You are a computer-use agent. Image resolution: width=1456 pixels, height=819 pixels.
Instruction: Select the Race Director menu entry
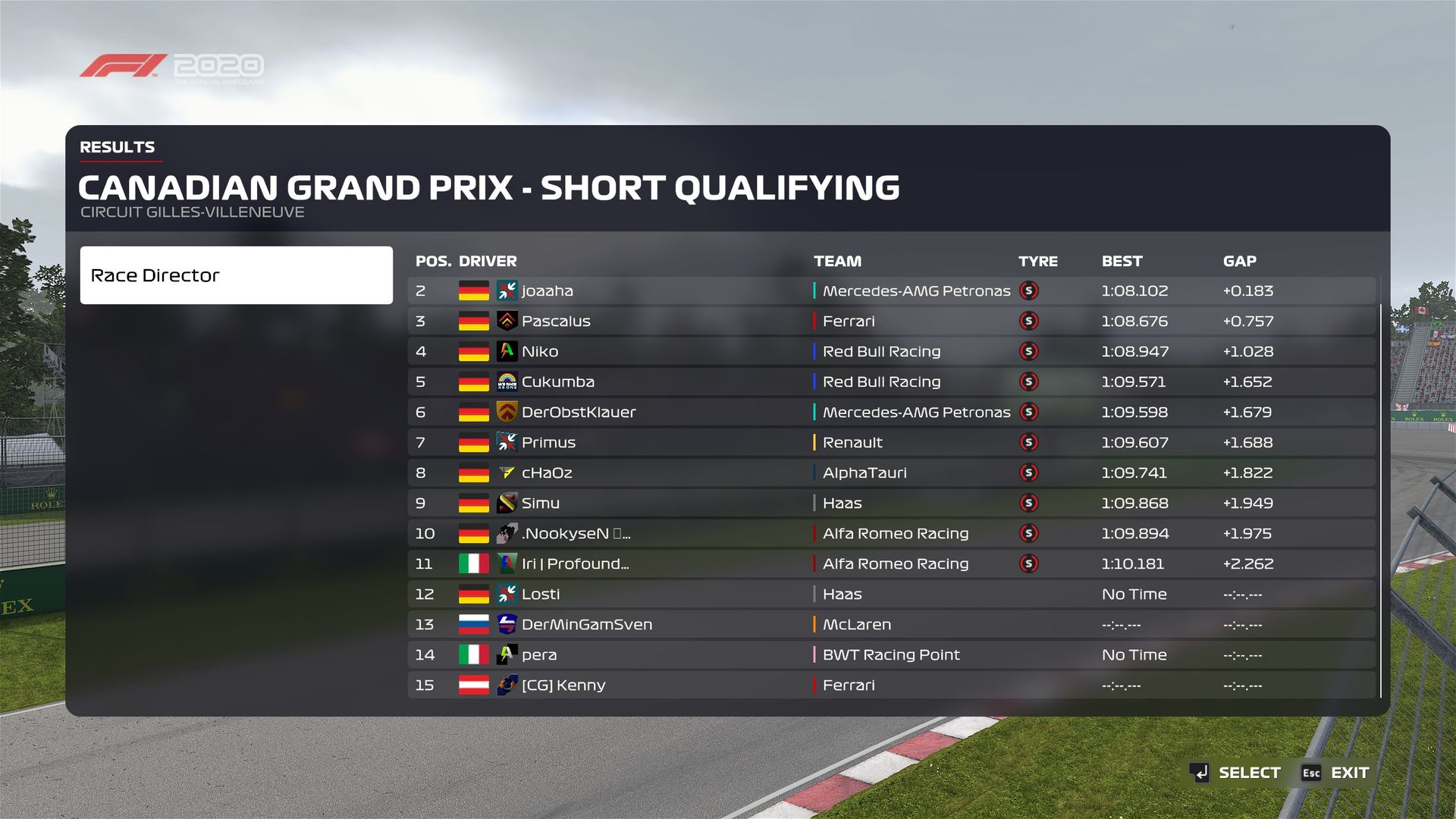(236, 275)
